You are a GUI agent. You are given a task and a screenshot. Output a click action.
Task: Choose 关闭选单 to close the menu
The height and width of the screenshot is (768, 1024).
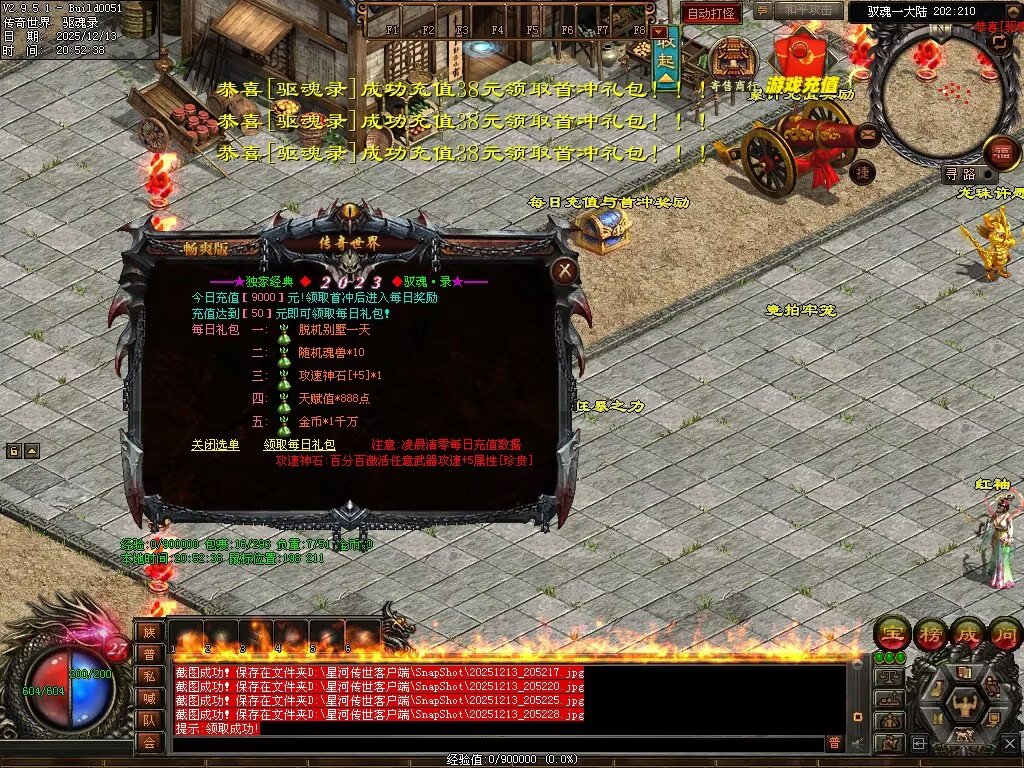pyautogui.click(x=215, y=445)
